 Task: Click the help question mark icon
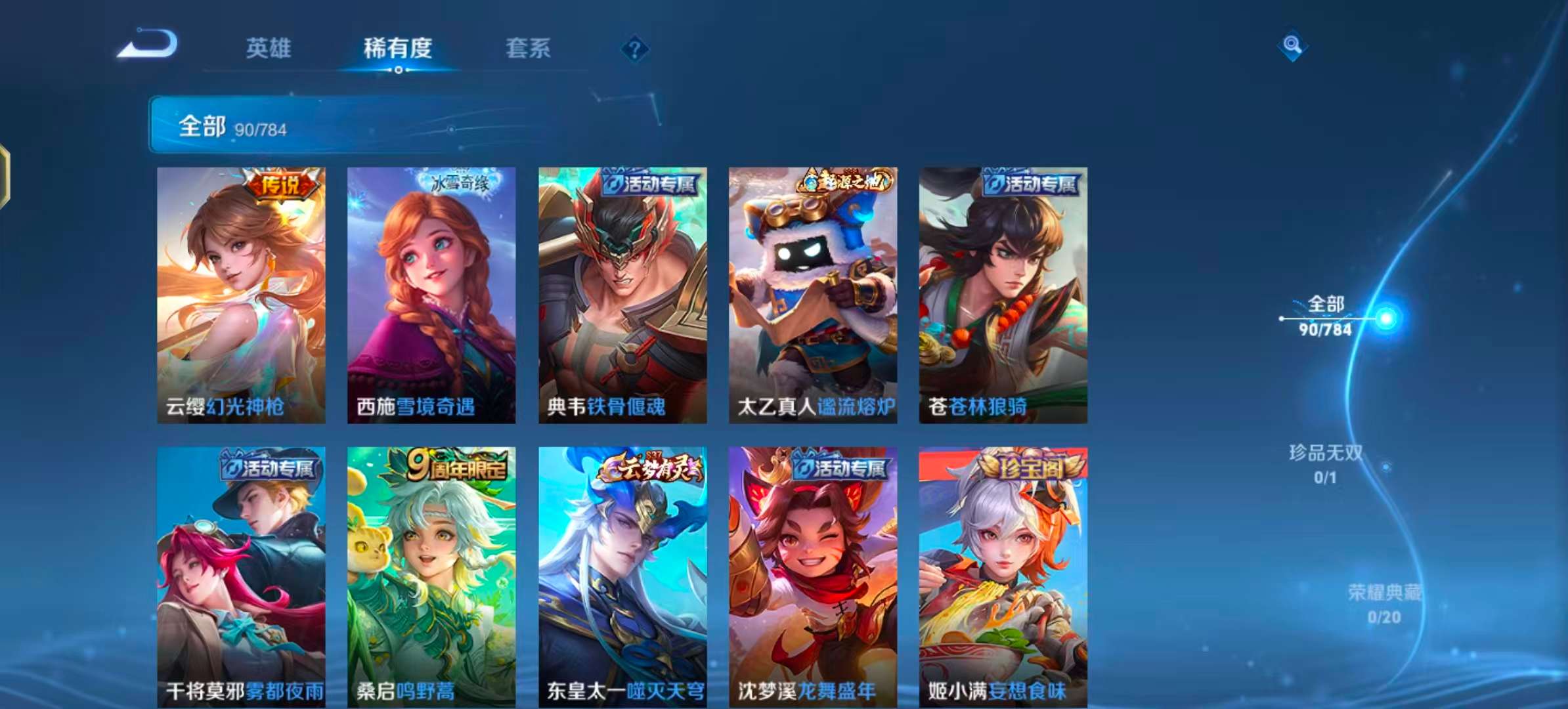[634, 48]
